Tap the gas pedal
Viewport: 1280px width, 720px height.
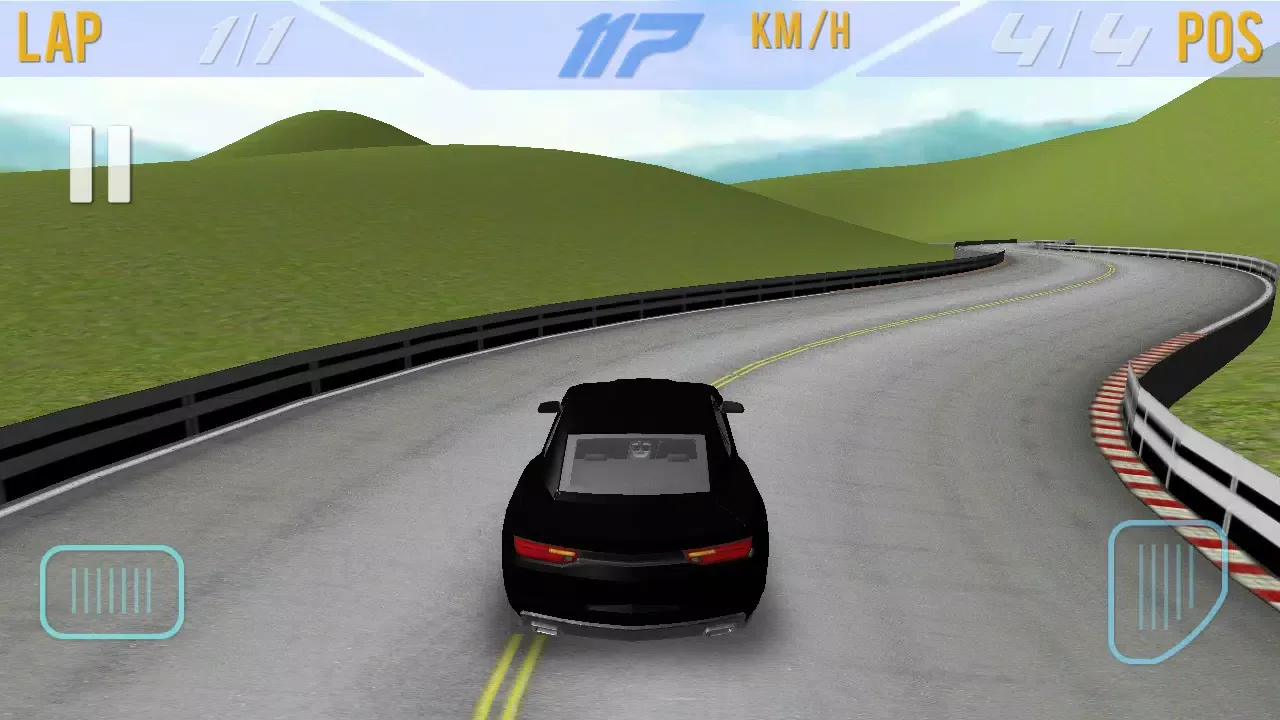(1166, 590)
